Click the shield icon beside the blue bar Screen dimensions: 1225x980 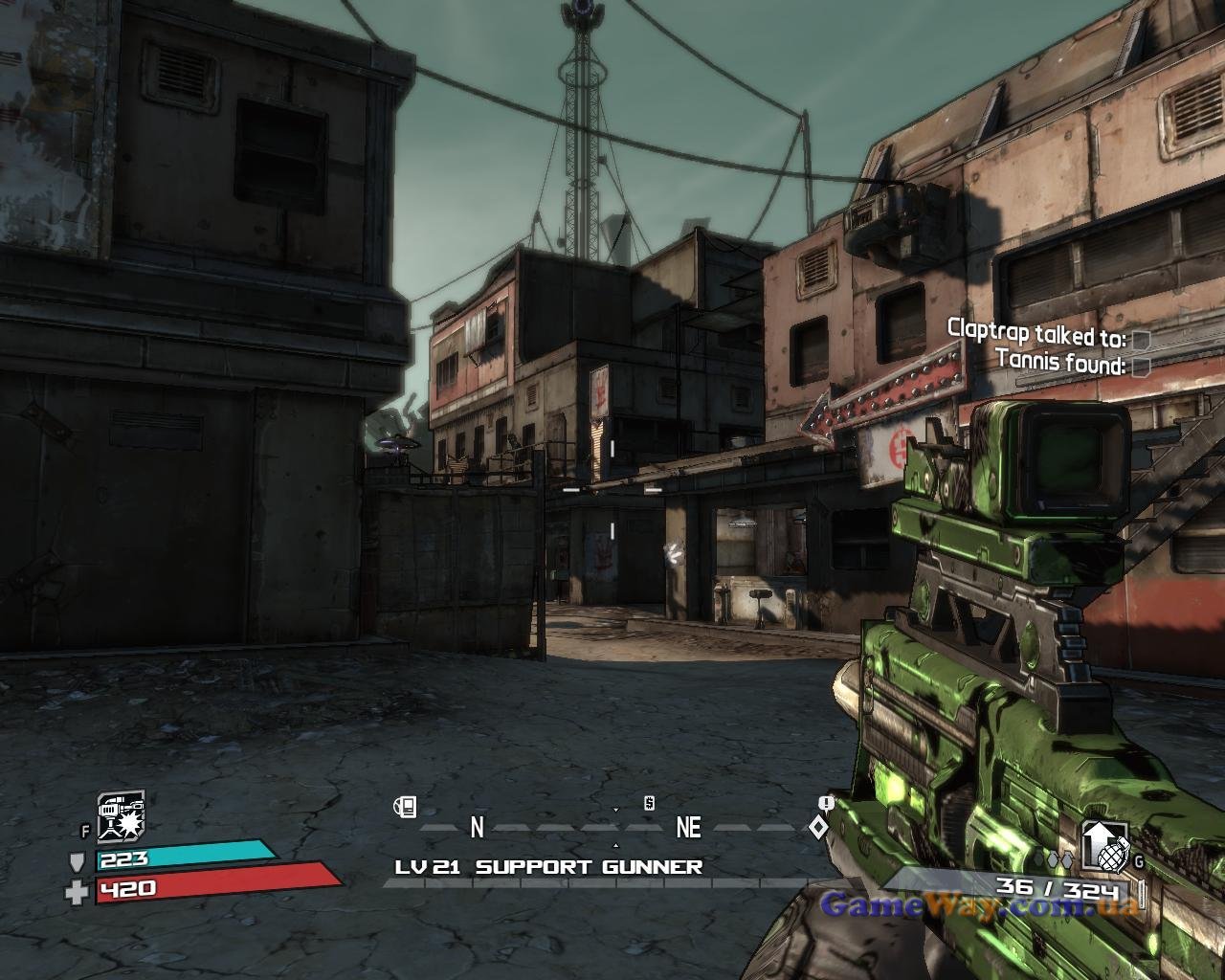point(78,860)
